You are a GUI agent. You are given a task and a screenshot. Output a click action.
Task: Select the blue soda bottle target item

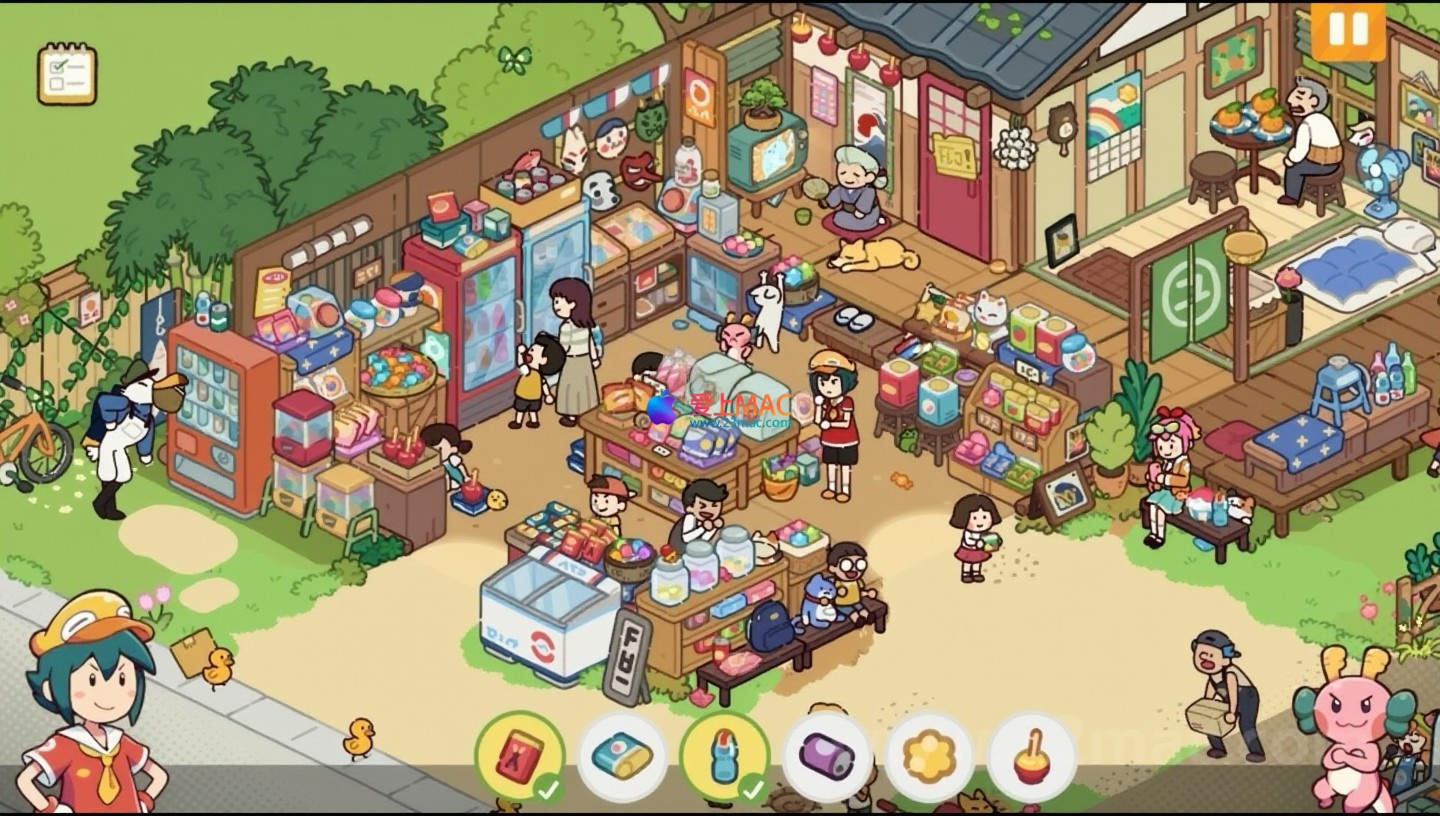[x=725, y=756]
